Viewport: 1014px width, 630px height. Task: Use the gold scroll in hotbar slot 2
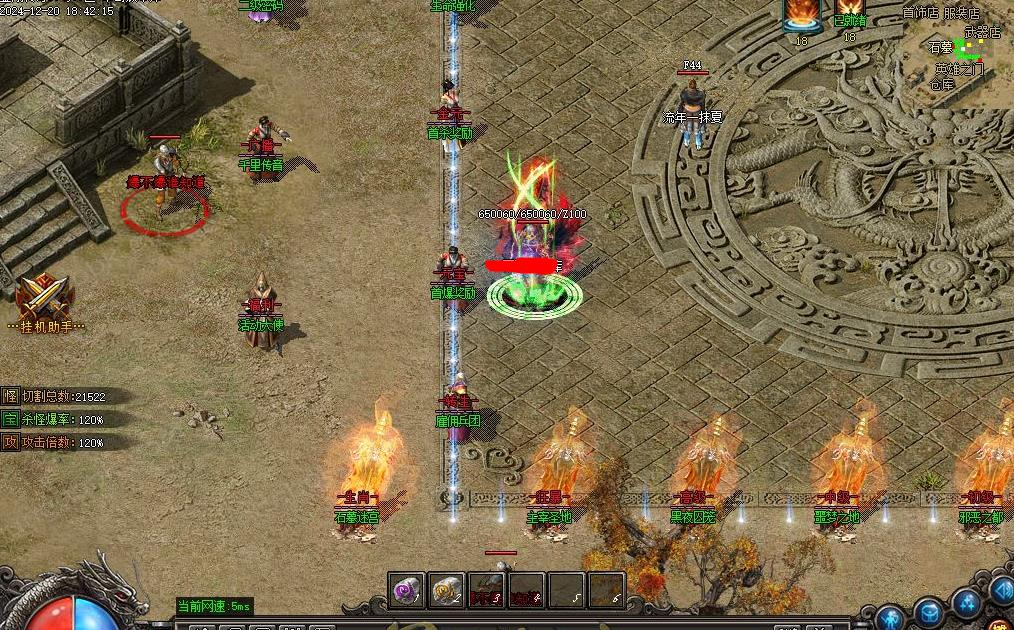447,591
